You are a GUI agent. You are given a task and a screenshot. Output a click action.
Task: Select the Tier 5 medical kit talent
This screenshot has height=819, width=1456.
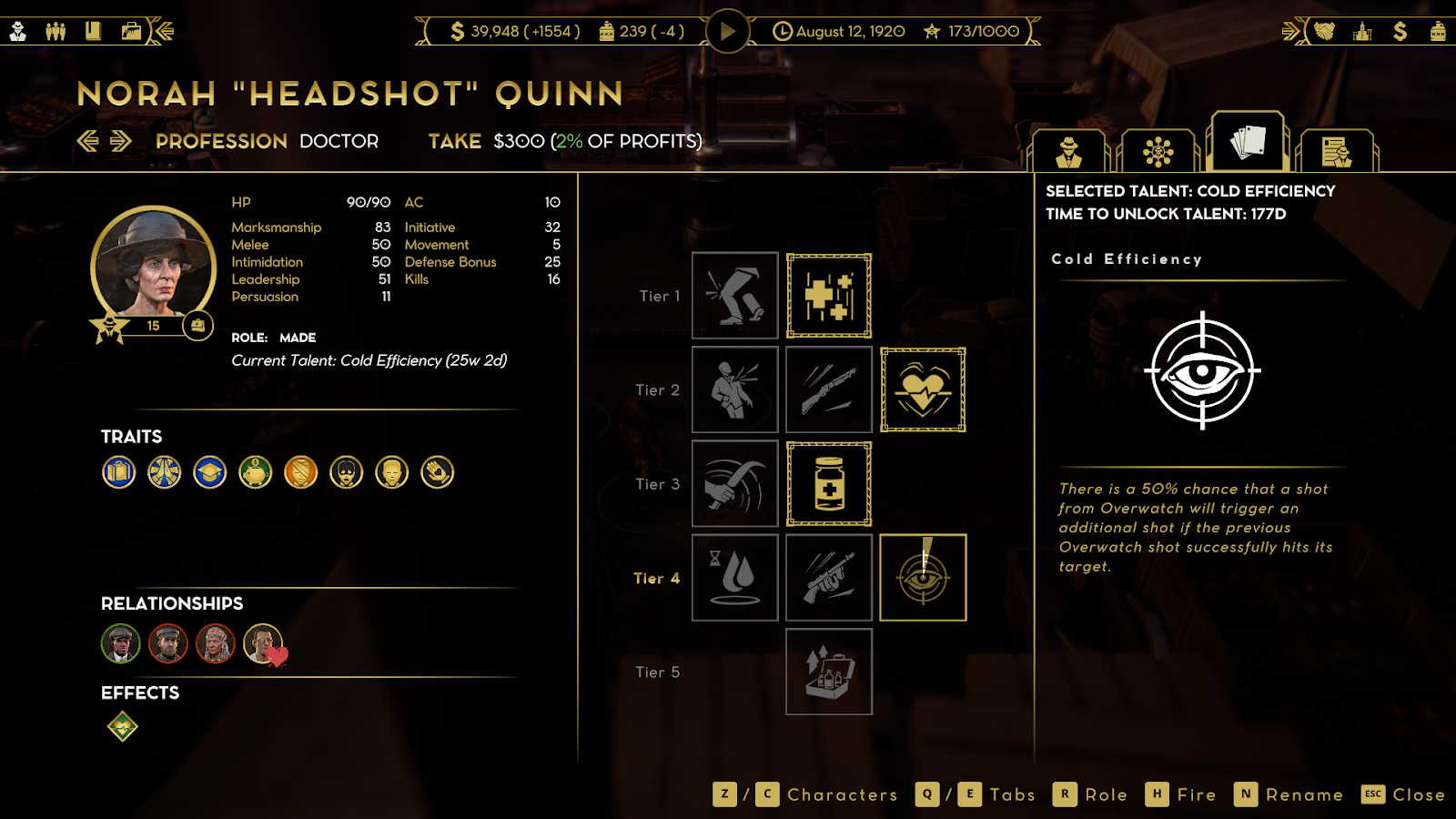(829, 672)
